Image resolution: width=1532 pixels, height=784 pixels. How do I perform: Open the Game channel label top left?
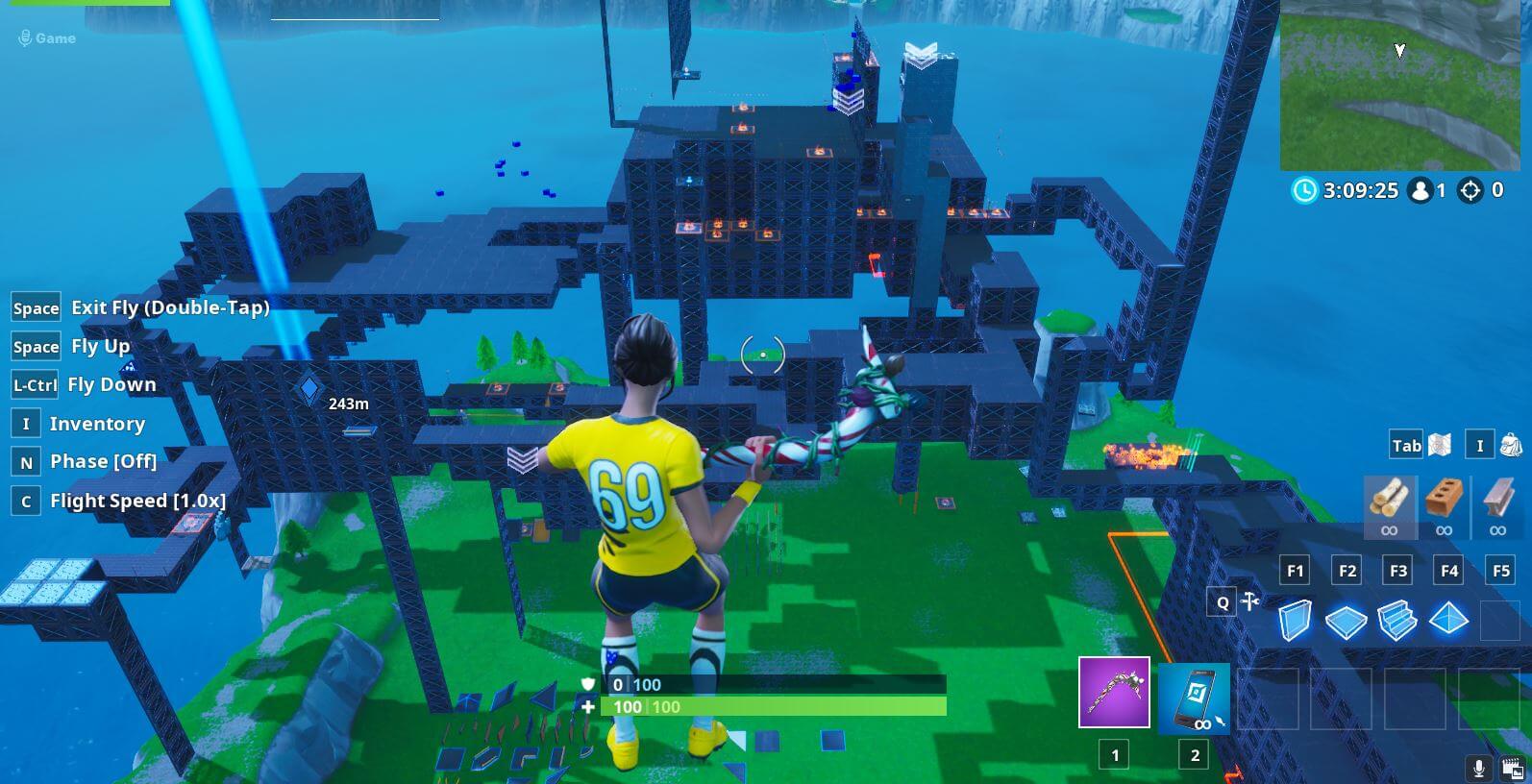coord(53,38)
